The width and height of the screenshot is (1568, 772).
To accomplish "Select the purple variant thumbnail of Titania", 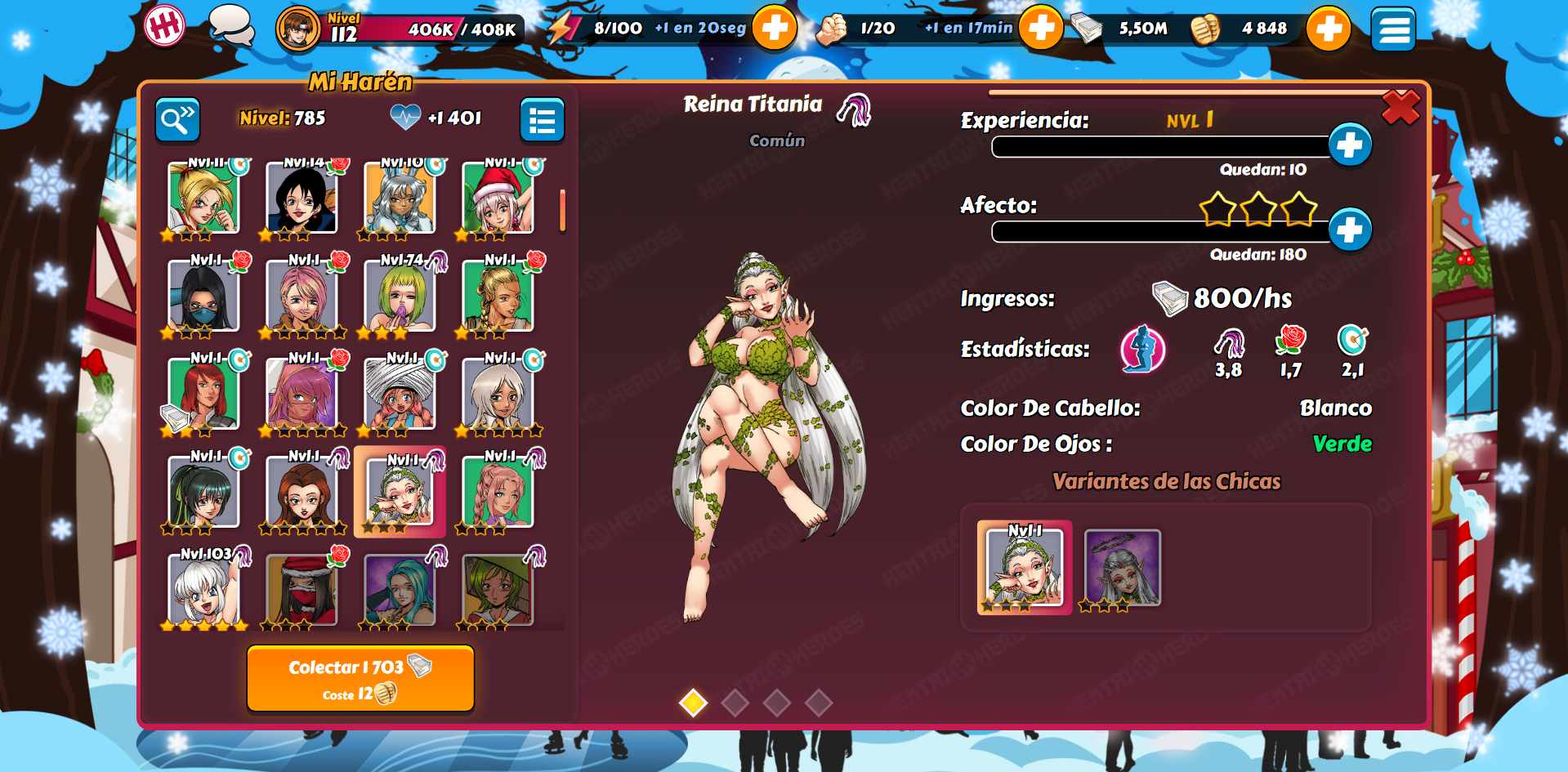I will click(1122, 568).
